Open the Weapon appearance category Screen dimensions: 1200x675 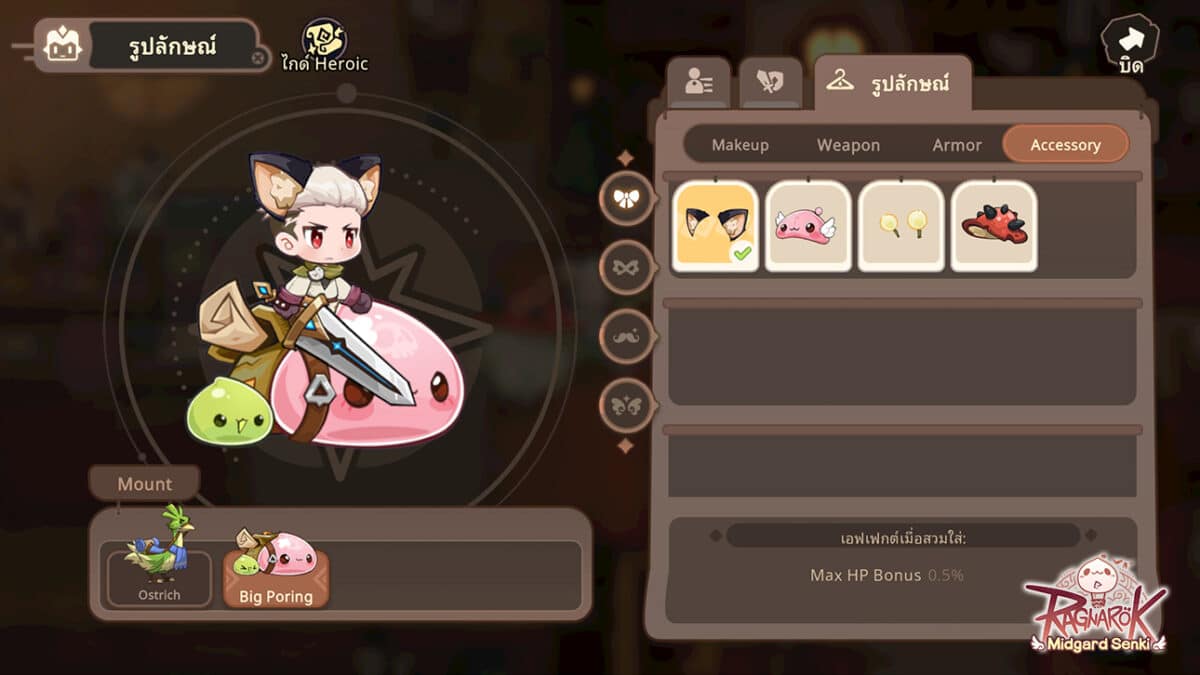pyautogui.click(x=848, y=145)
